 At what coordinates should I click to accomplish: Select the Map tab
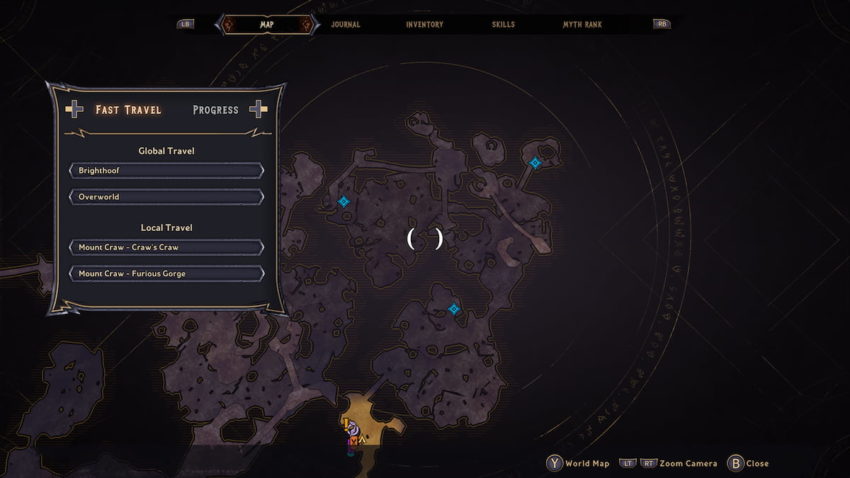tap(266, 24)
